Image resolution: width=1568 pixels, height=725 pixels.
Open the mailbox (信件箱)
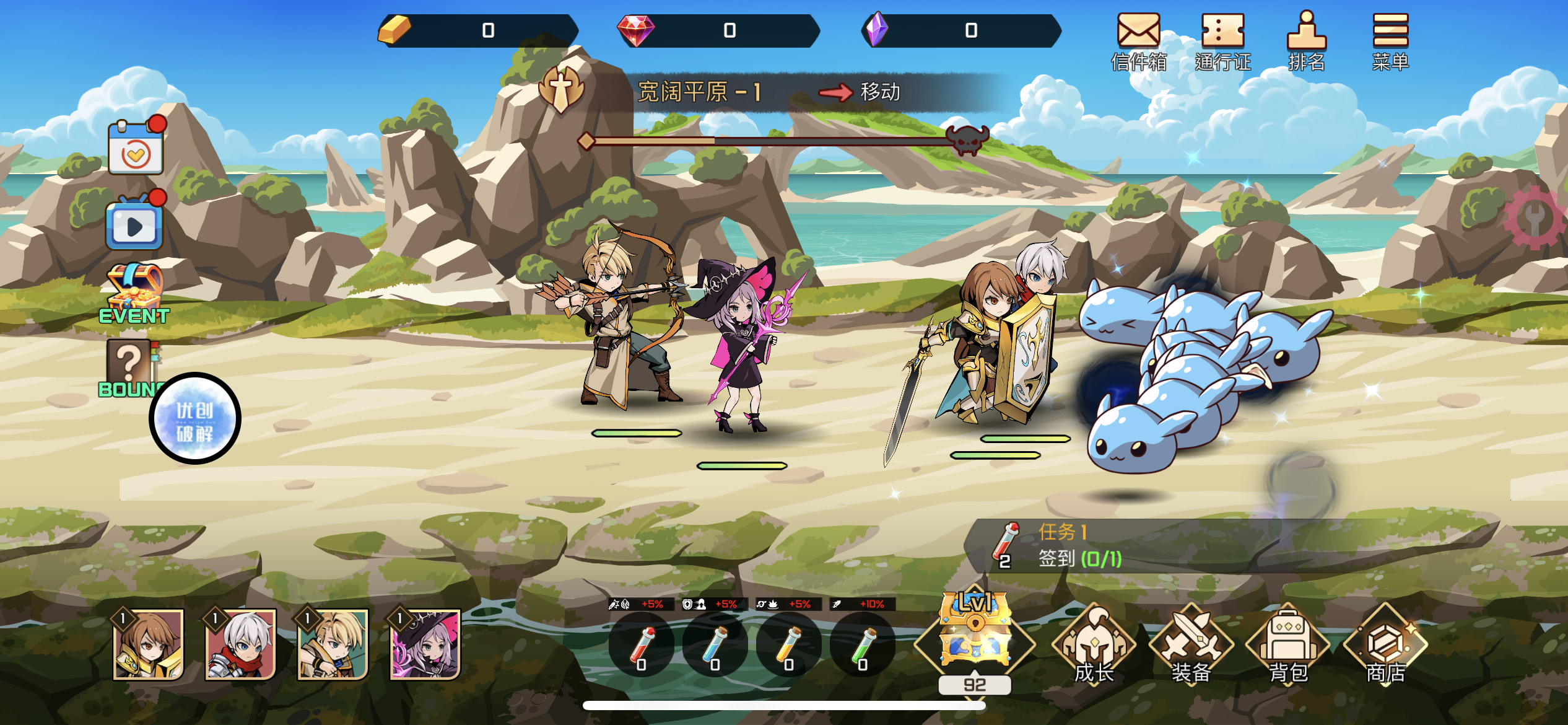[x=1138, y=40]
